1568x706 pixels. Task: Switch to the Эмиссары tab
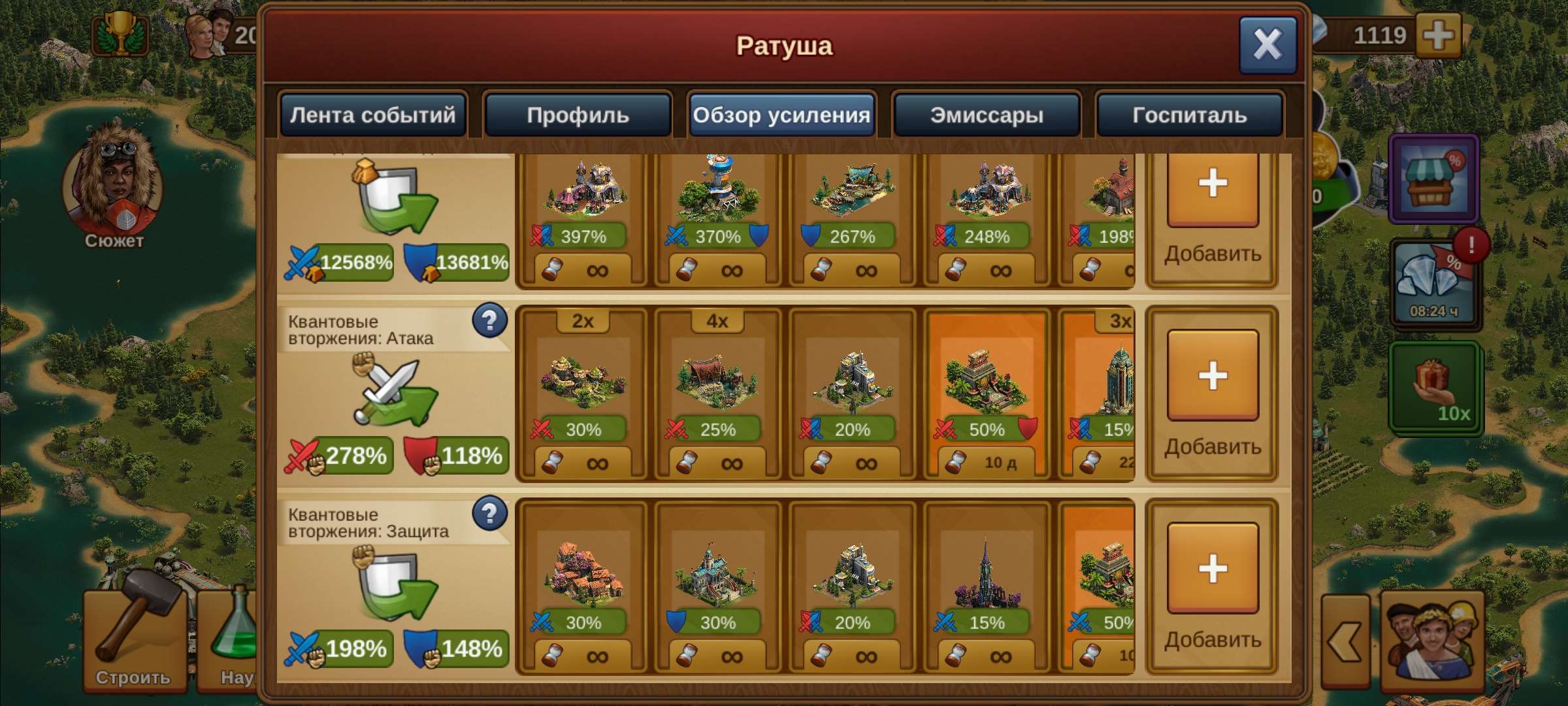[x=987, y=115]
